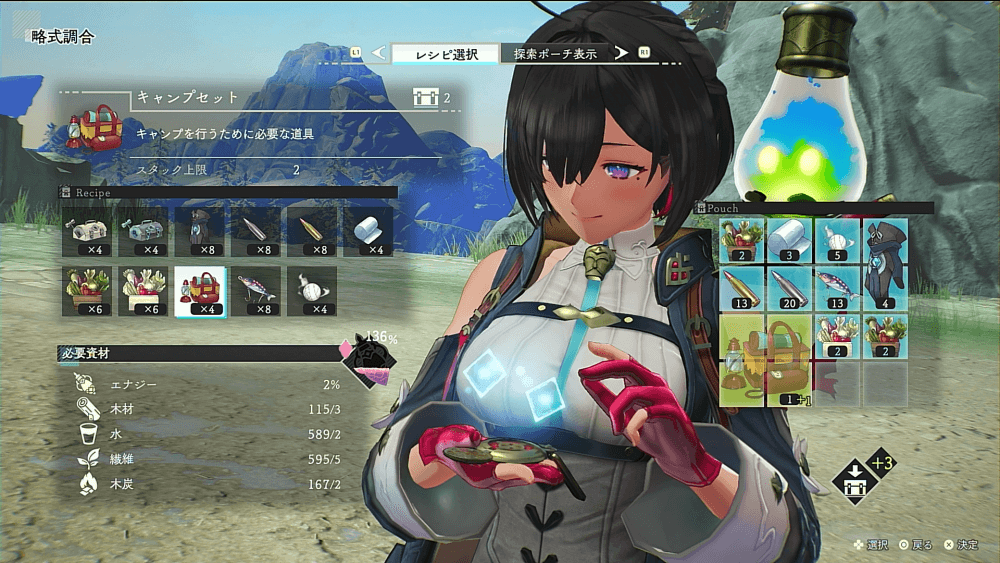Select the cloak item in the pouch
Screen dimensions: 1000x563
click(885, 264)
